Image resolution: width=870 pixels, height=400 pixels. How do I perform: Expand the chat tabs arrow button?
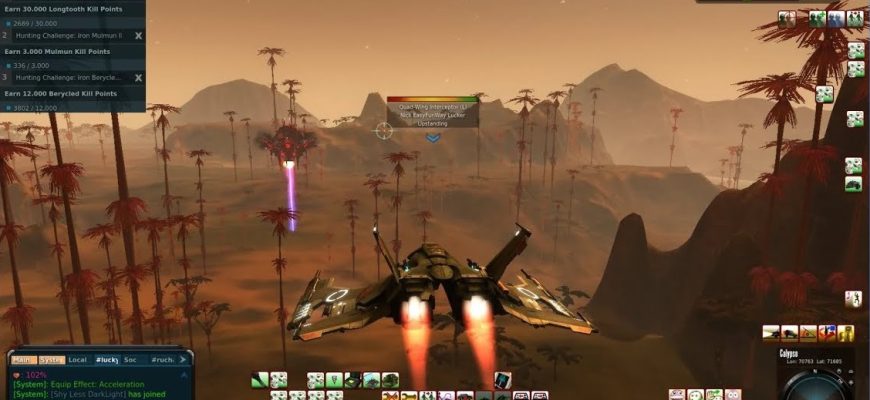(183, 359)
